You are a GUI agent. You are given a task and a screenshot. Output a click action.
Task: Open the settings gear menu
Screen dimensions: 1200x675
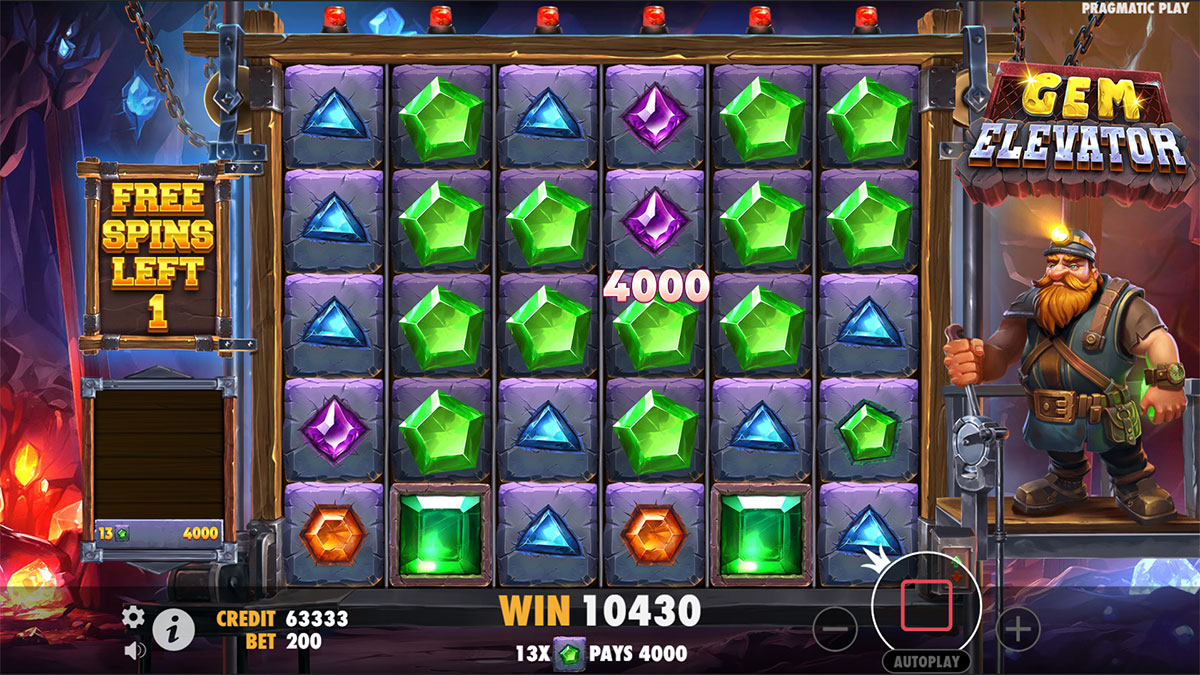(x=133, y=617)
